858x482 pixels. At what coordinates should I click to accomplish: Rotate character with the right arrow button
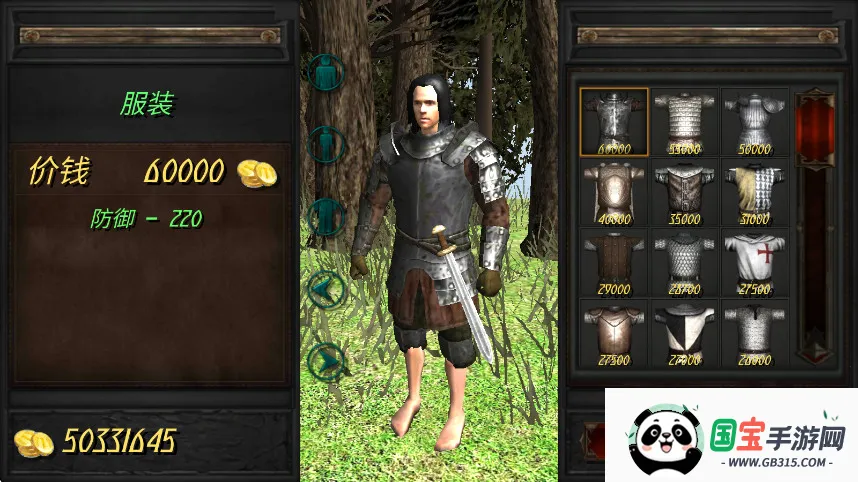click(x=327, y=361)
